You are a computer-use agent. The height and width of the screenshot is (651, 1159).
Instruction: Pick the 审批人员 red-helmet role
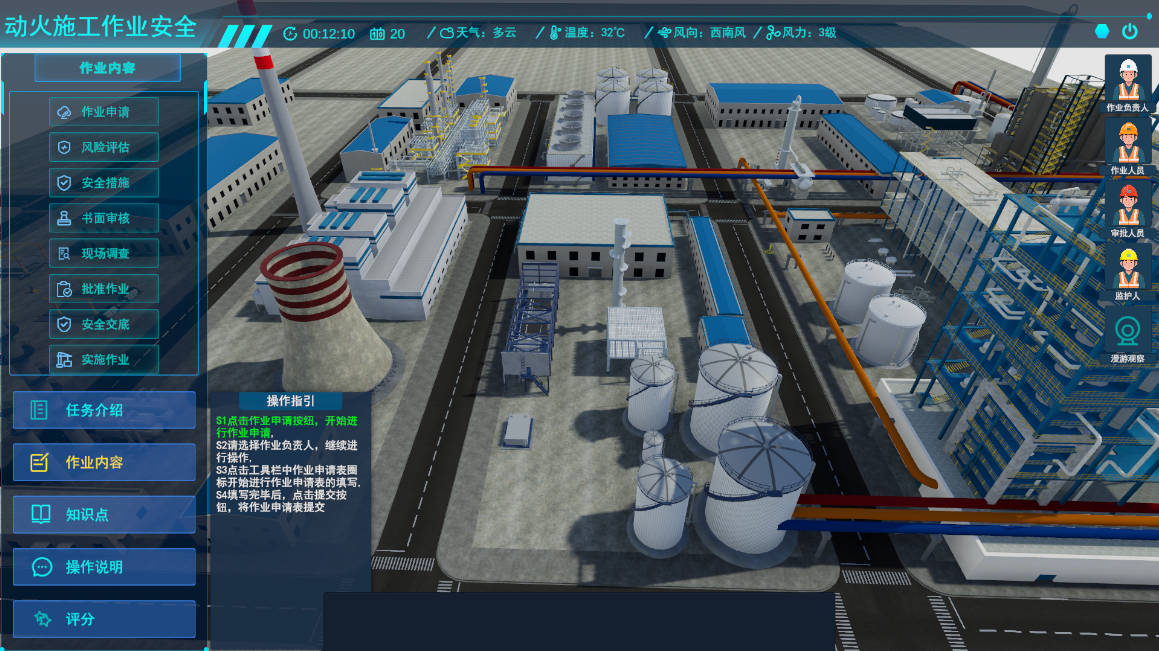pyautogui.click(x=1128, y=210)
